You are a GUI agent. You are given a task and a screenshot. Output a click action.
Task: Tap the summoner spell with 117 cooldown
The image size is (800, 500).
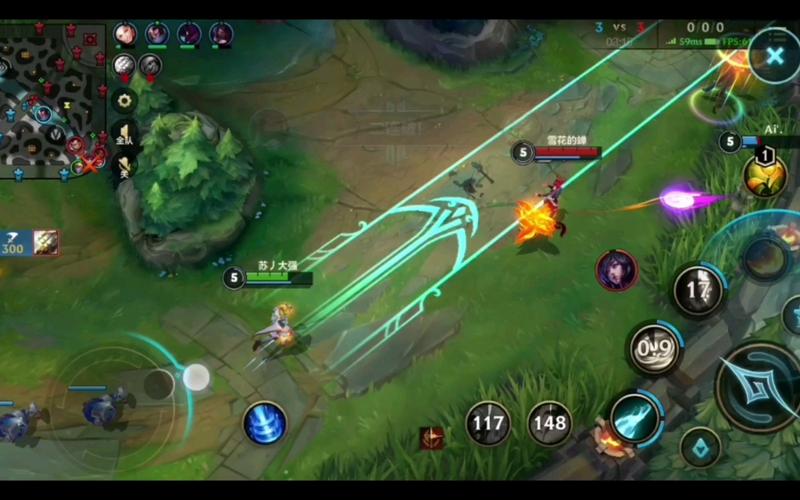[x=488, y=423]
